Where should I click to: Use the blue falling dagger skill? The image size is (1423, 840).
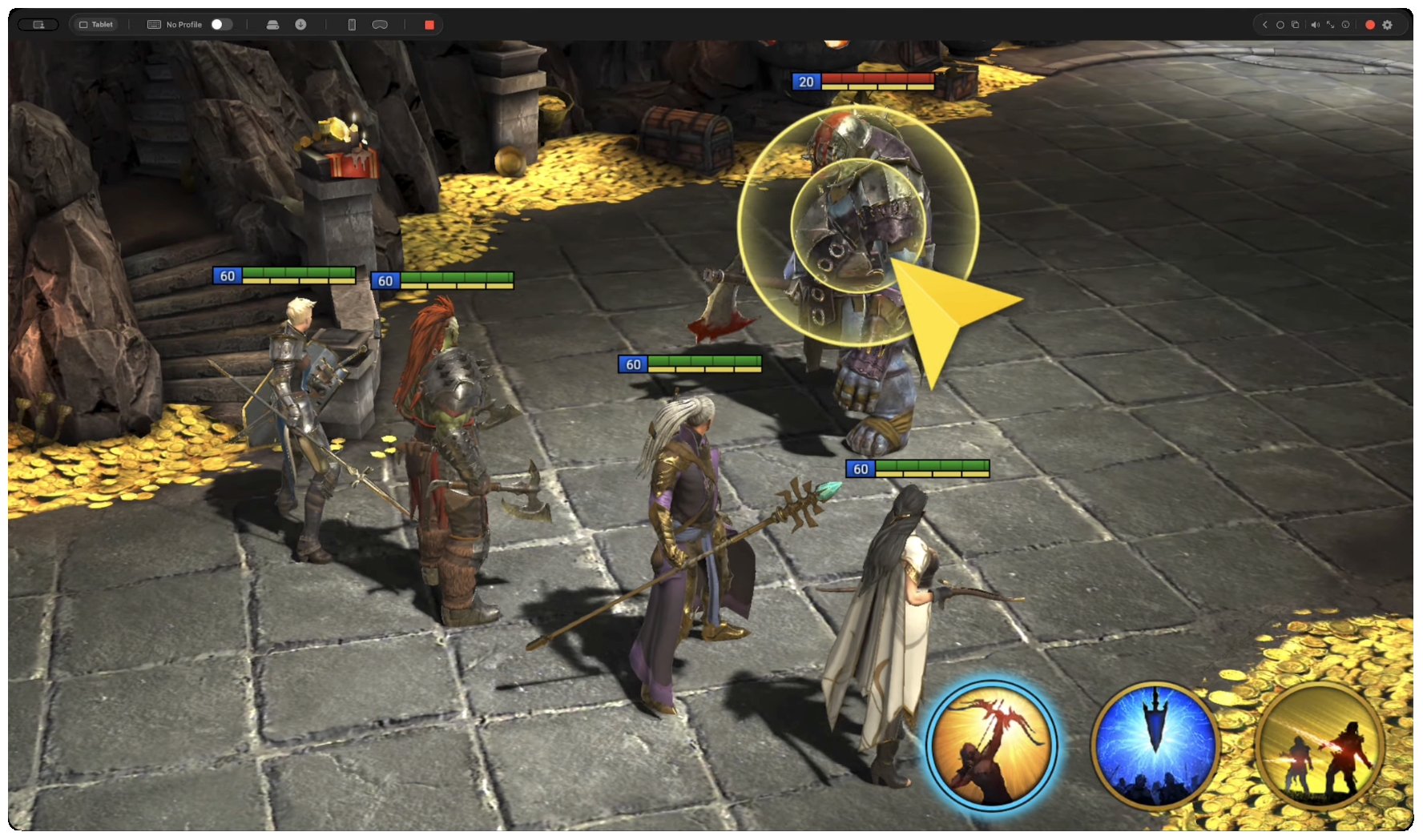[x=1155, y=746]
